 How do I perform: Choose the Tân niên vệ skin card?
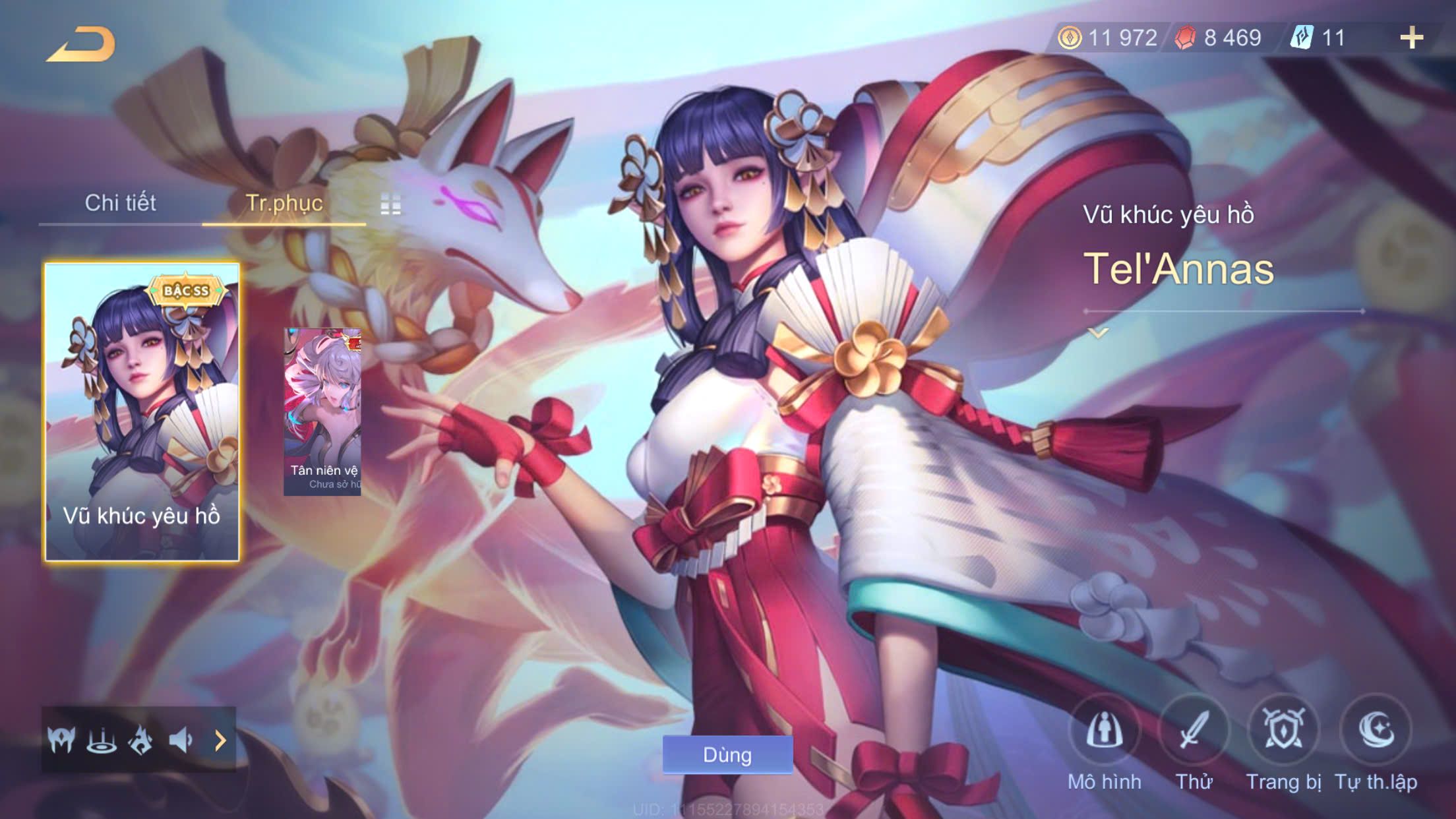tap(322, 412)
